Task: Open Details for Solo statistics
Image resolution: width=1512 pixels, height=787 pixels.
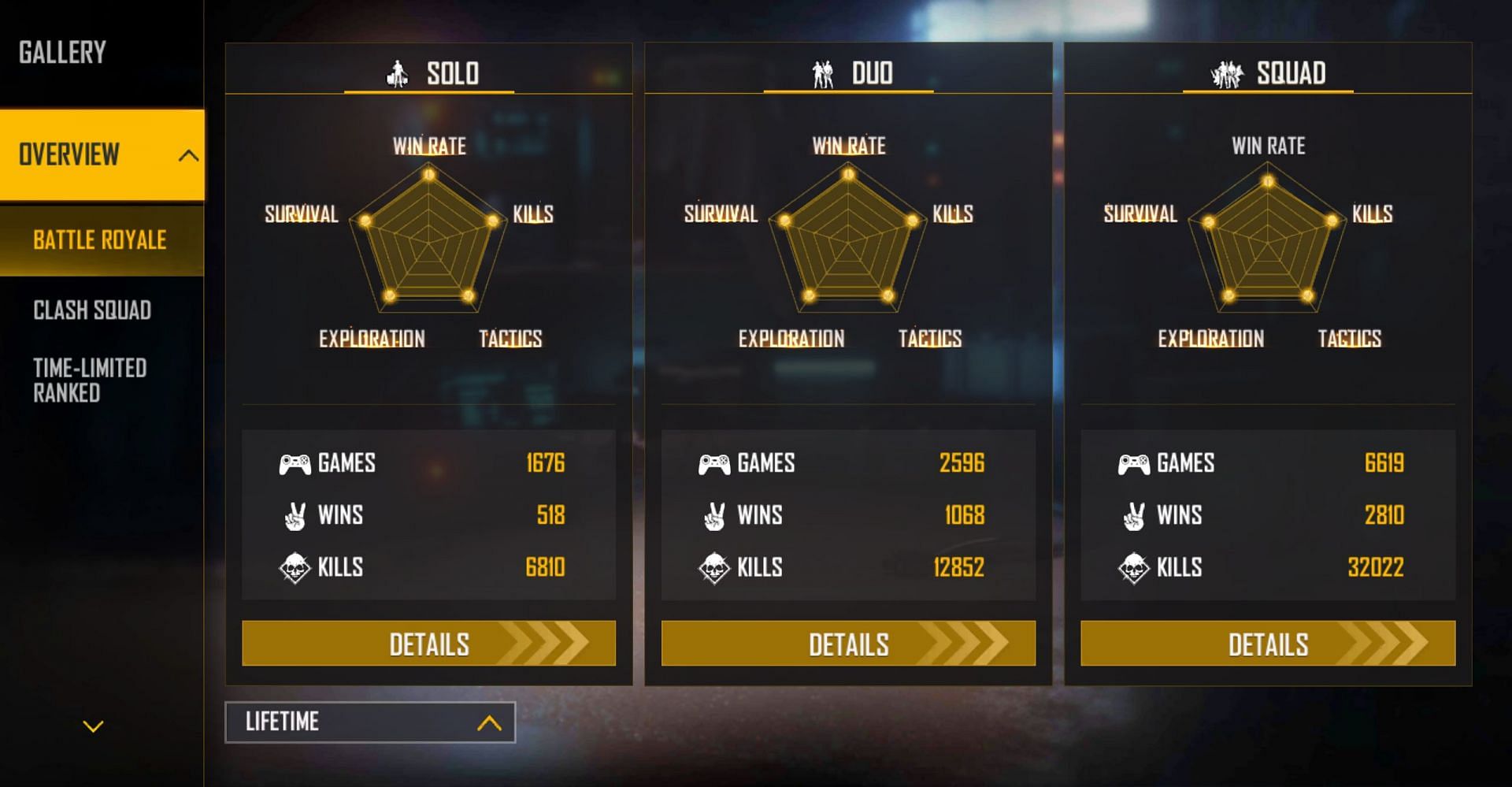Action: point(428,643)
